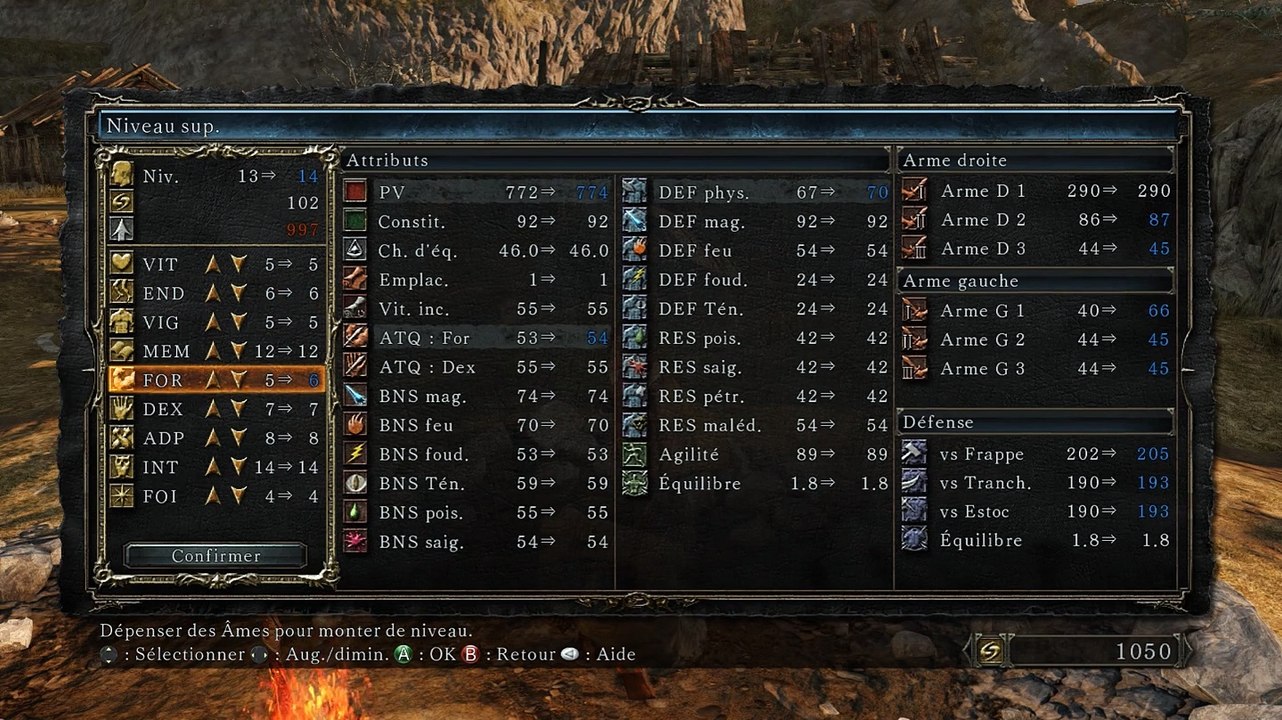Viewport: 1282px width, 720px height.
Task: Click the highlighted FOR attribute row
Action: click(x=215, y=380)
